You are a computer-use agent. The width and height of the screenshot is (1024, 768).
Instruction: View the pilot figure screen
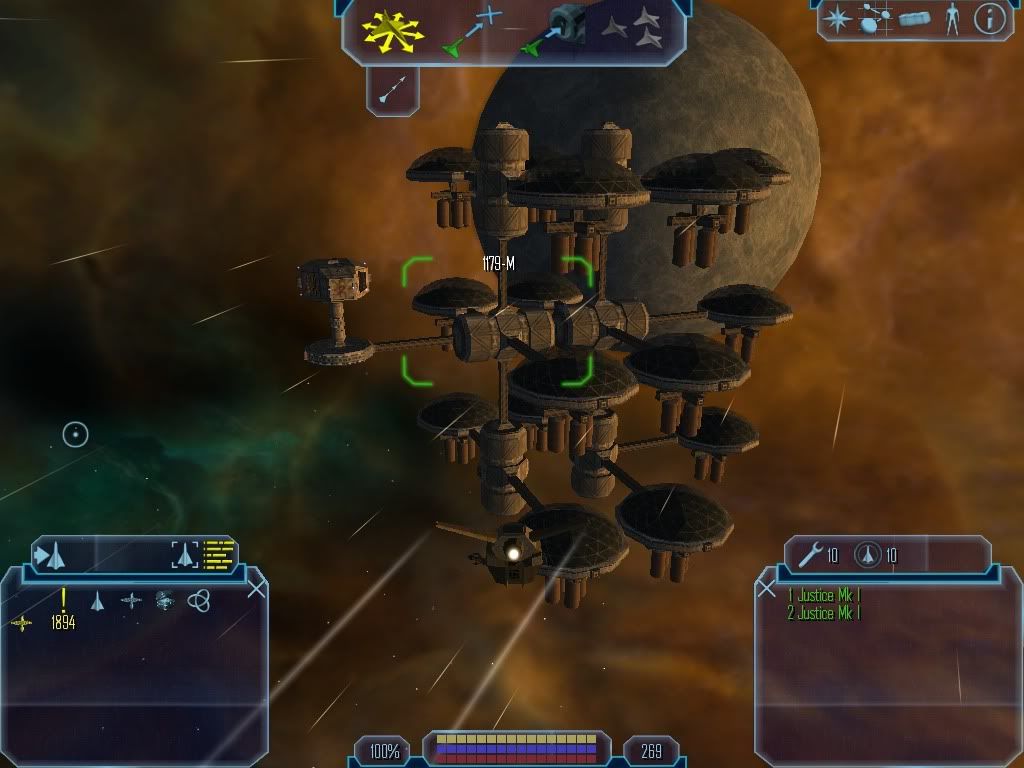[951, 19]
